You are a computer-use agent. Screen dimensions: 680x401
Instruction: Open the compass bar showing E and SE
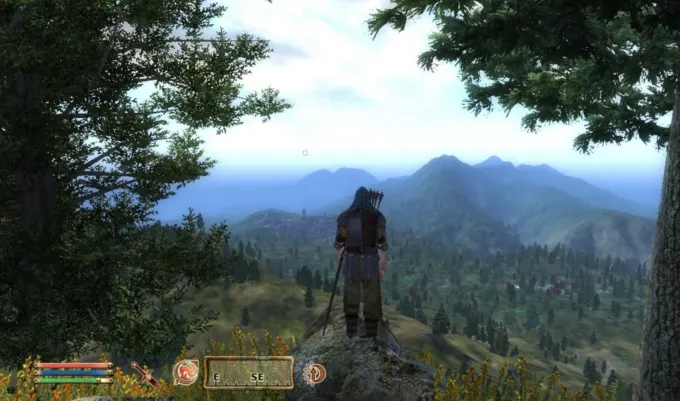click(x=249, y=373)
